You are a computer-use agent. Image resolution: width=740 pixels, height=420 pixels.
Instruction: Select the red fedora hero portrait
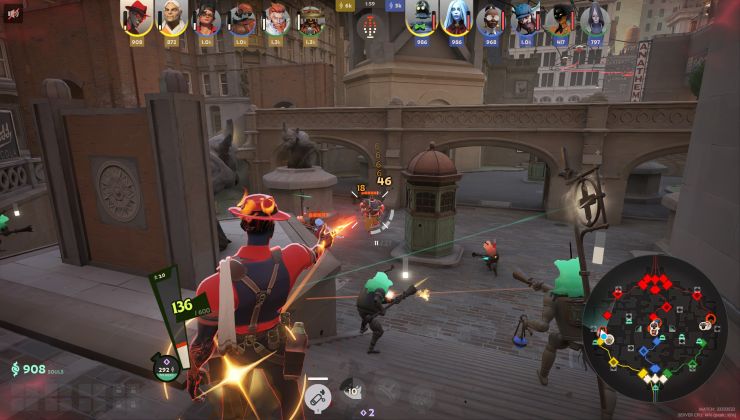136,17
